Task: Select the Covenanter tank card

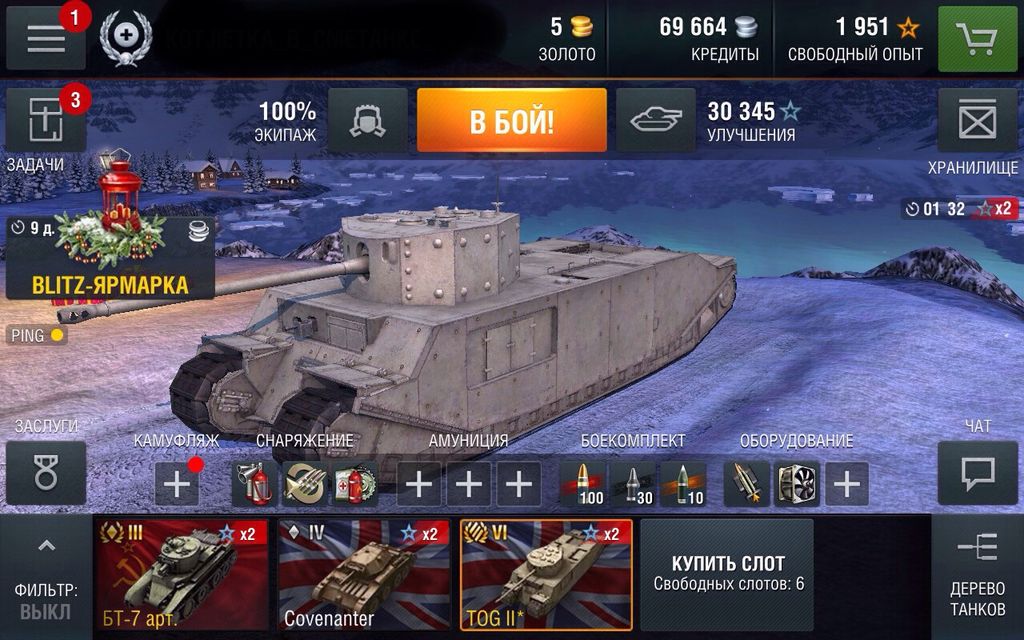Action: [x=361, y=574]
